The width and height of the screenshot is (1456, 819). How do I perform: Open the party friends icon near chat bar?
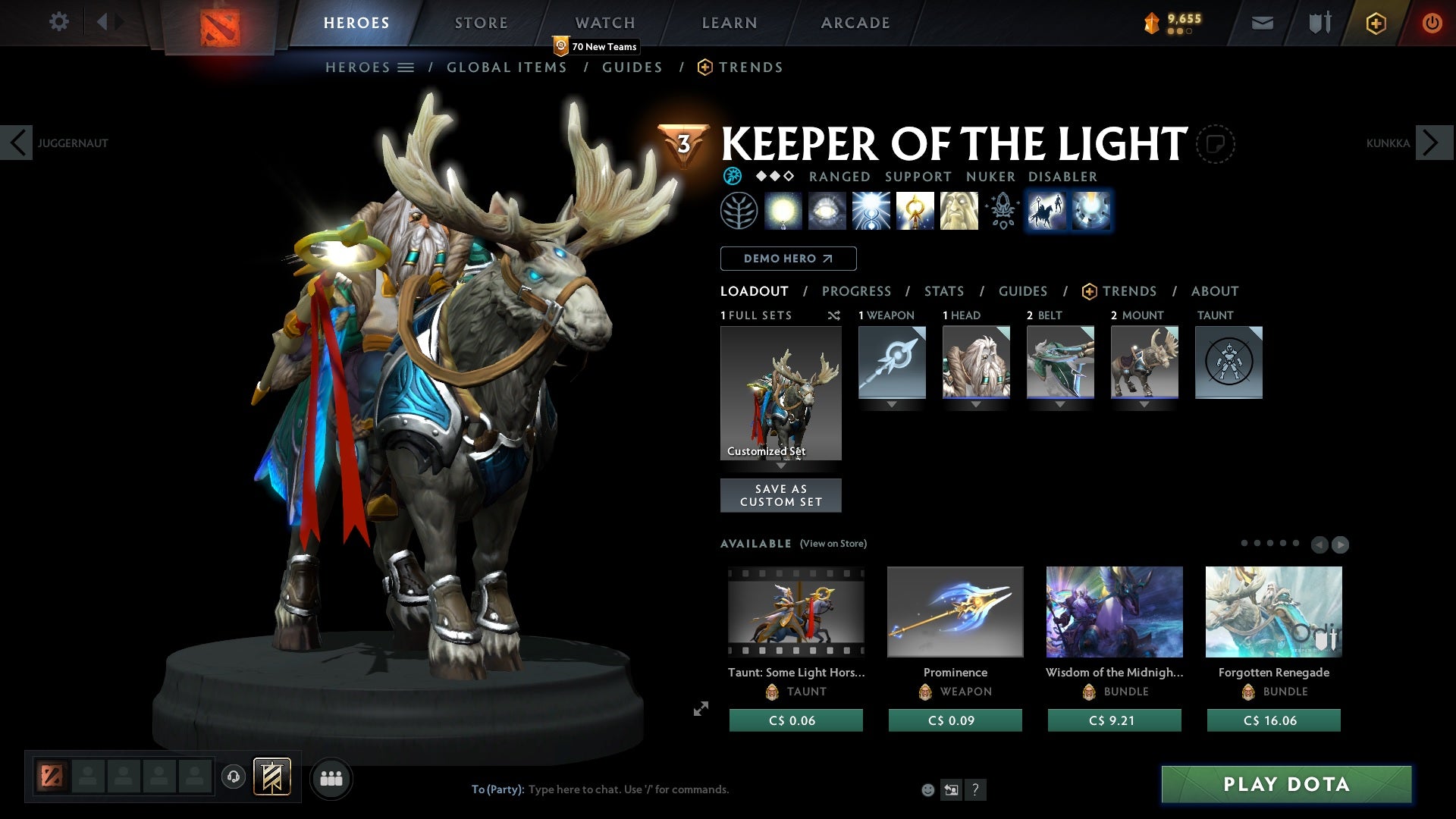(x=331, y=778)
